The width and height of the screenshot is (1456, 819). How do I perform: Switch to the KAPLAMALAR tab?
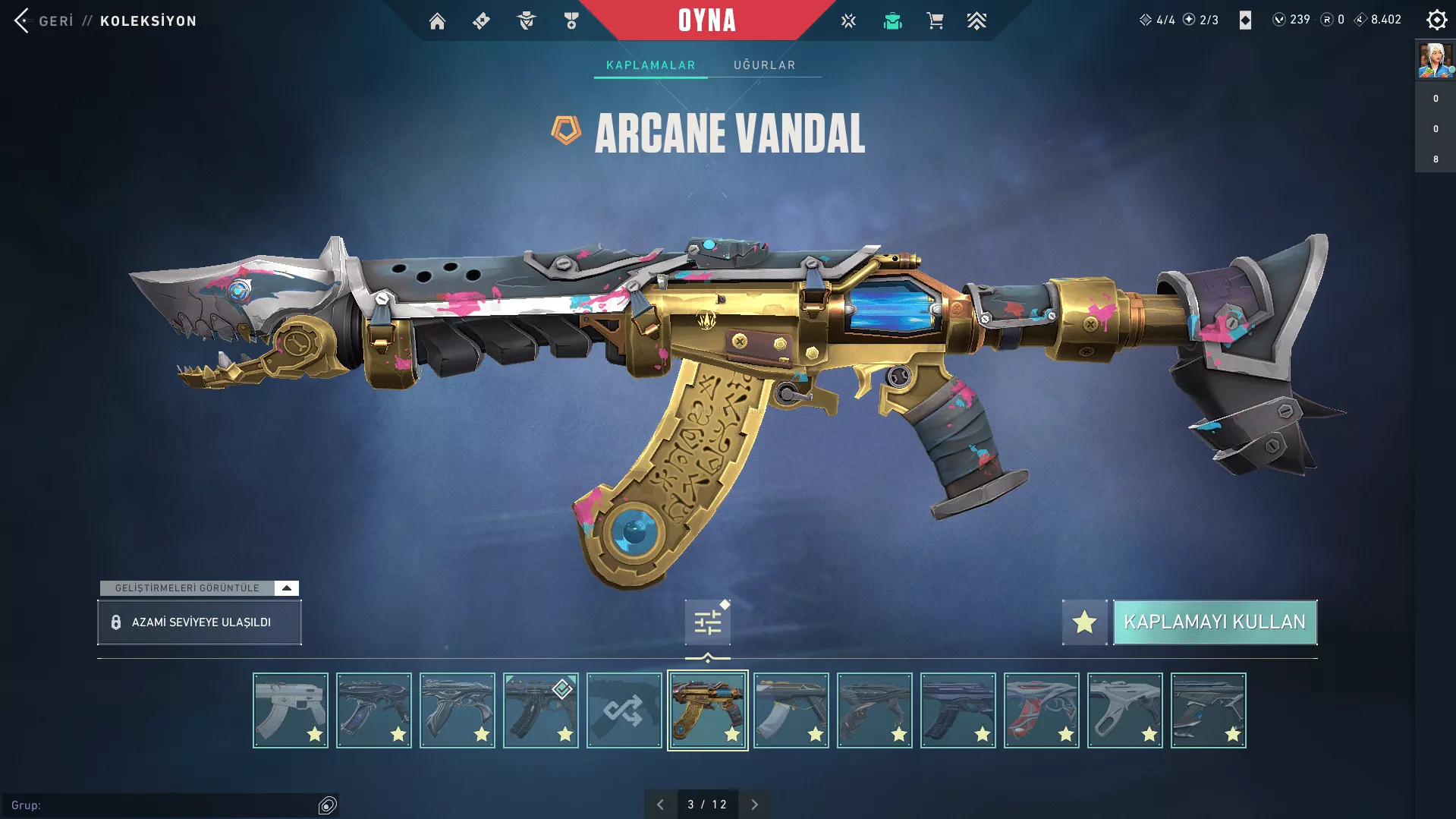click(650, 65)
